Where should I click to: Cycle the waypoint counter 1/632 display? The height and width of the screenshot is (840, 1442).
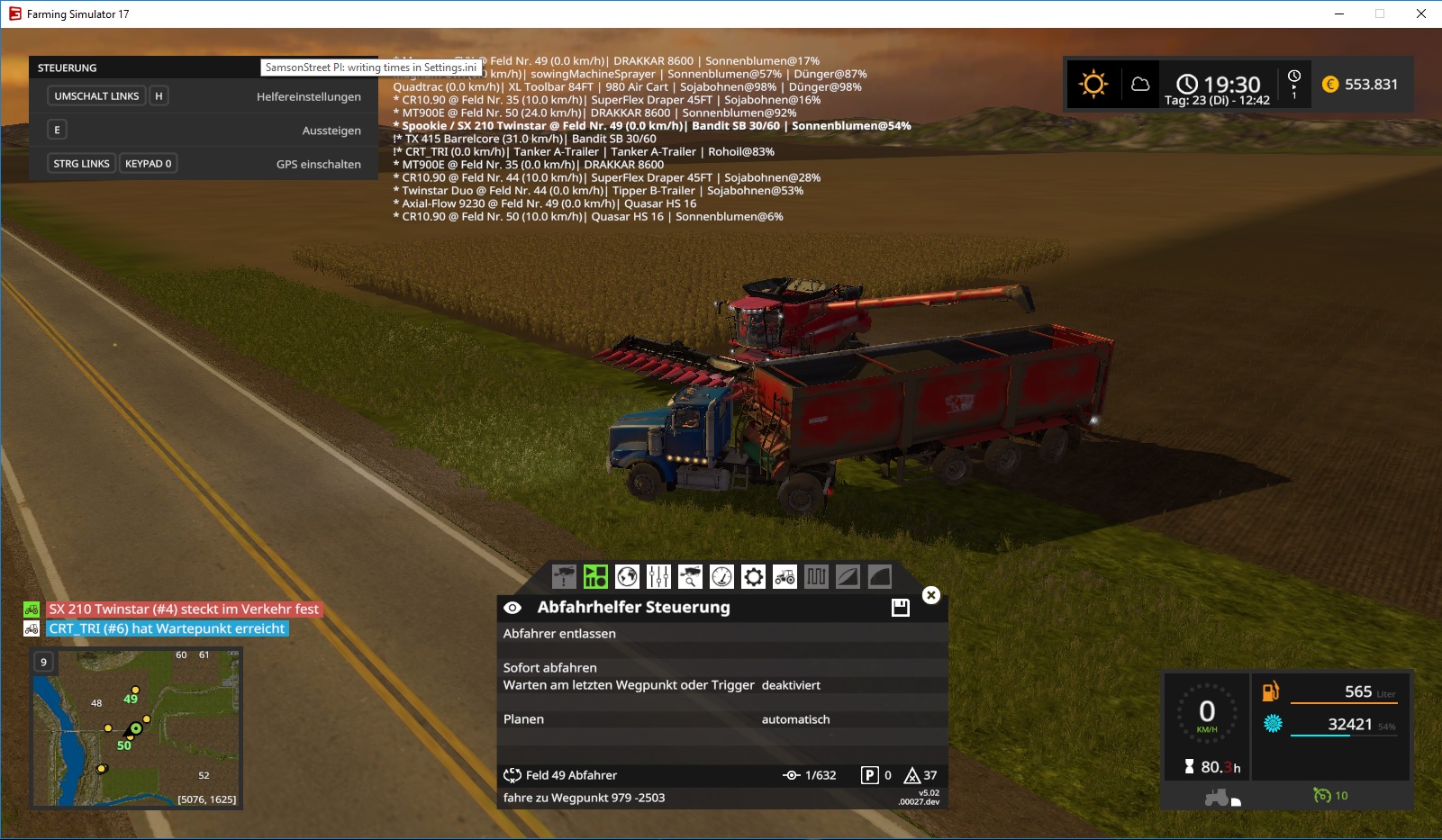coord(809,775)
